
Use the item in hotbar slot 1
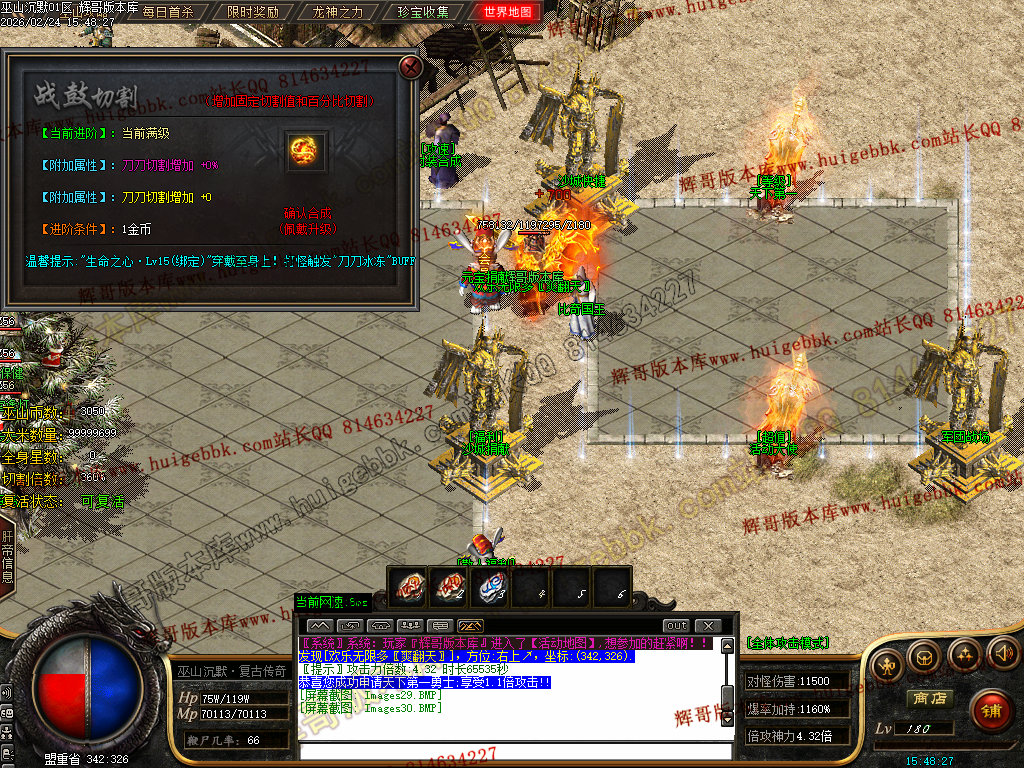point(409,587)
